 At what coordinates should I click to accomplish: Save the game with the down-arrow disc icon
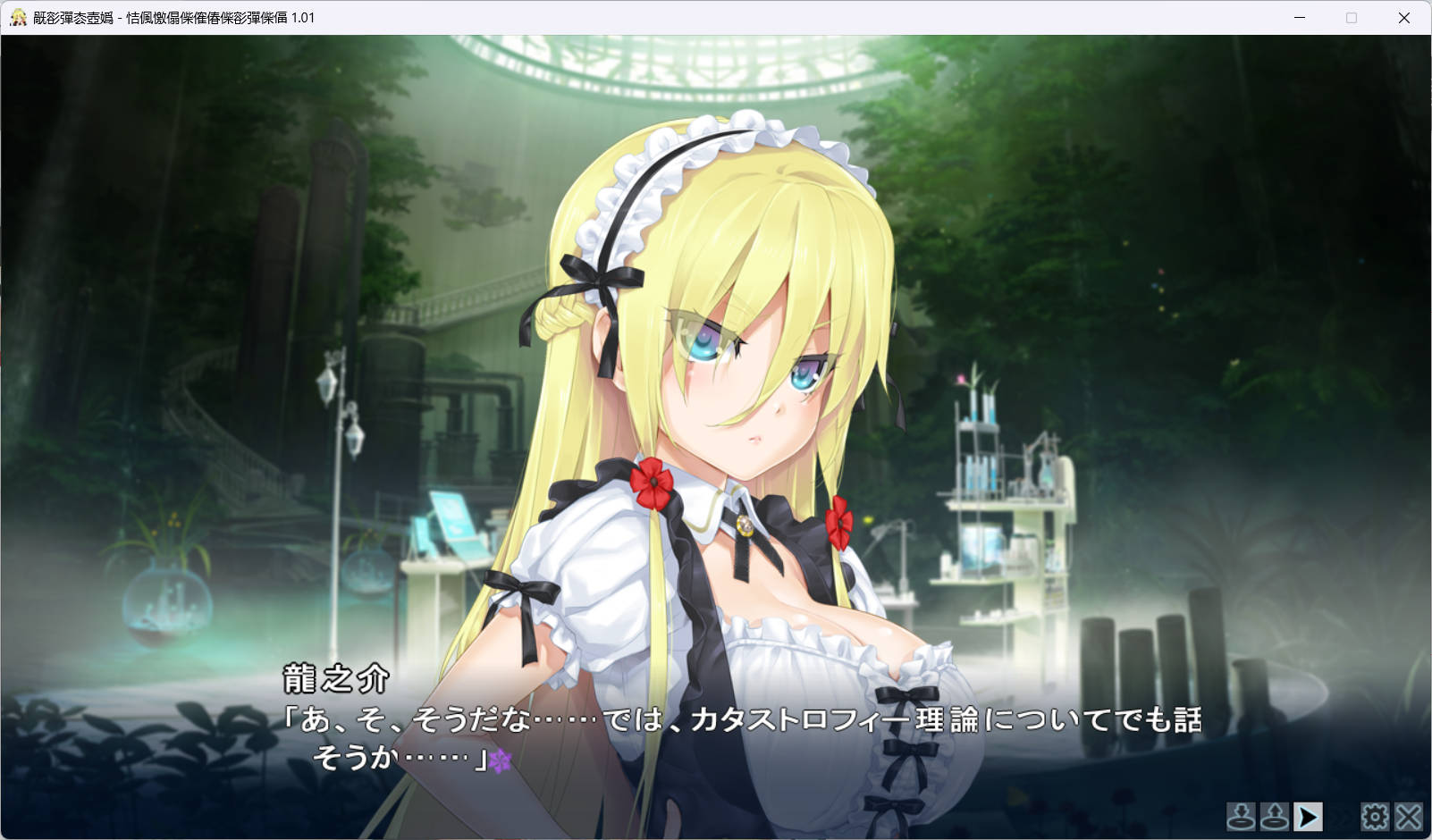click(x=1240, y=816)
